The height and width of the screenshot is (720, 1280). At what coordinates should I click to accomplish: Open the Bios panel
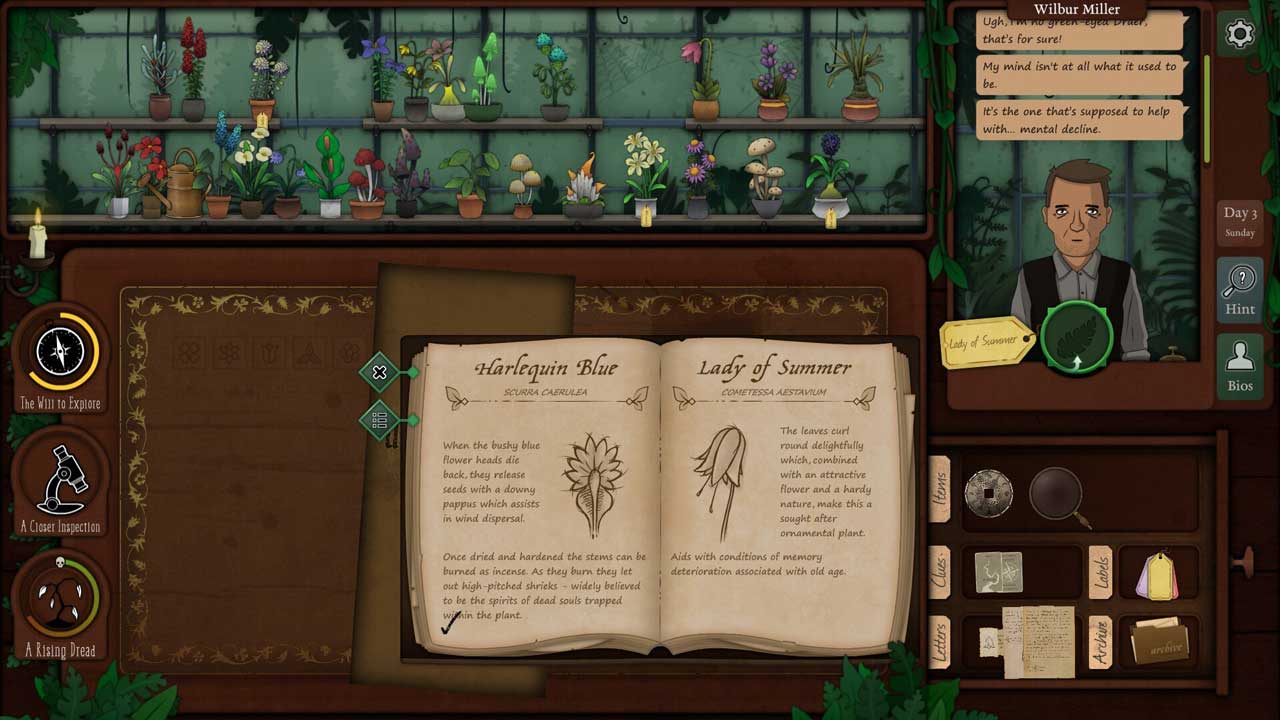(1239, 367)
